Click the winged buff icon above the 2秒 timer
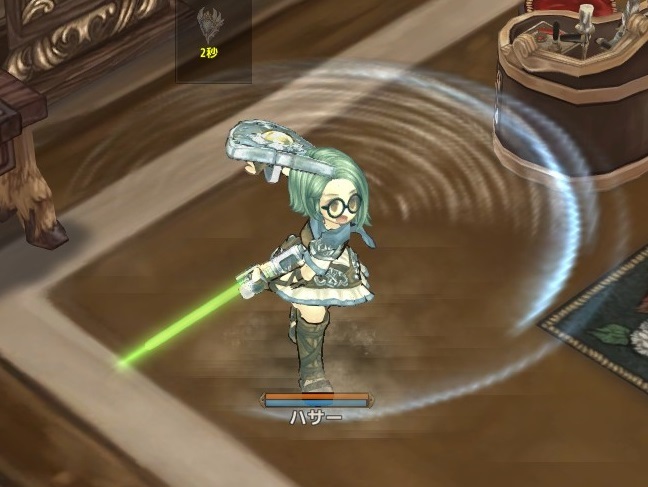The width and height of the screenshot is (648, 487). click(x=209, y=23)
